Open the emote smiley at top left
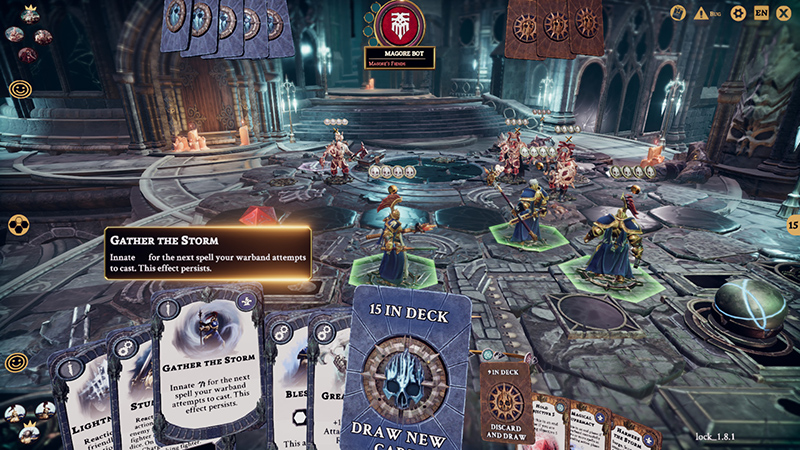 [x=19, y=89]
